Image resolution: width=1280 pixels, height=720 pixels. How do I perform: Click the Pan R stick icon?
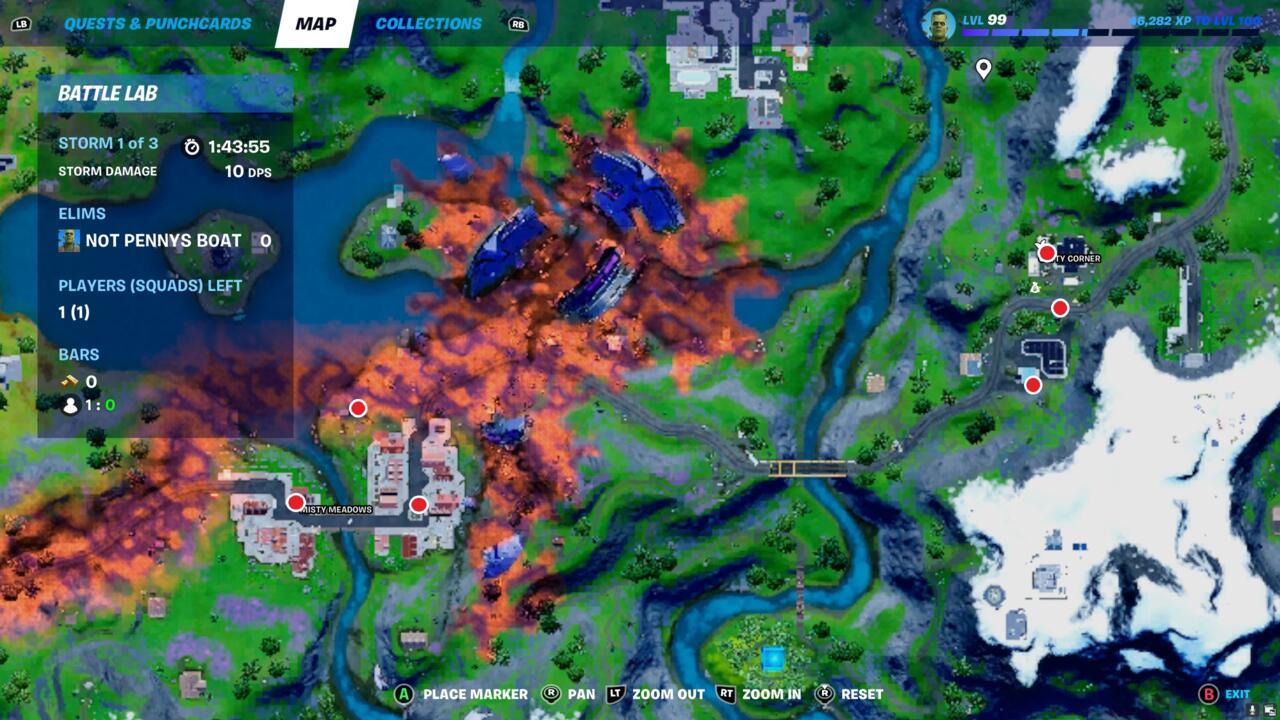coord(552,693)
